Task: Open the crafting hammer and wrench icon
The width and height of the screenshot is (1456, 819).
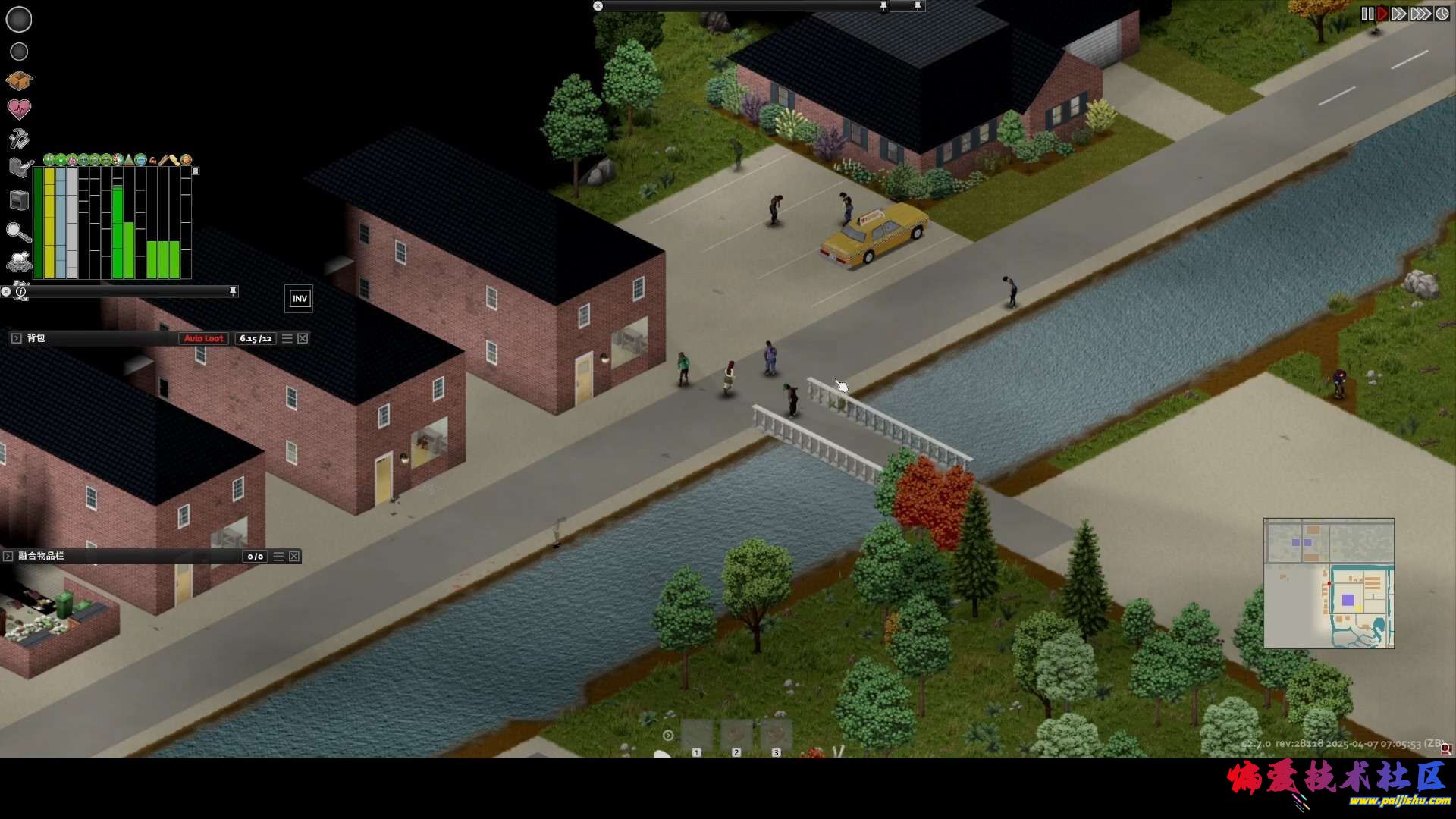Action: pos(19,139)
